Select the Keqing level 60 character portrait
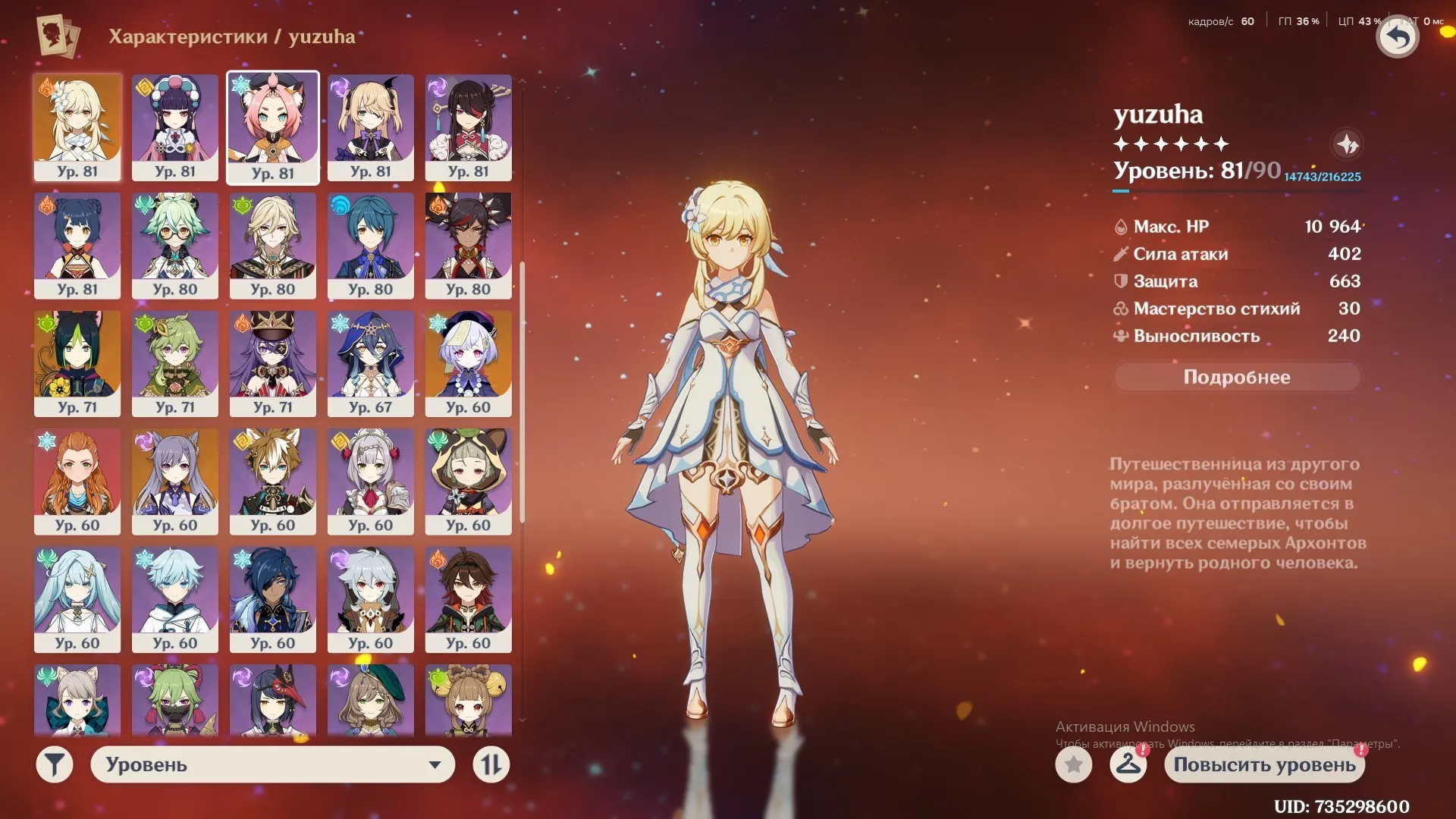 [x=174, y=482]
